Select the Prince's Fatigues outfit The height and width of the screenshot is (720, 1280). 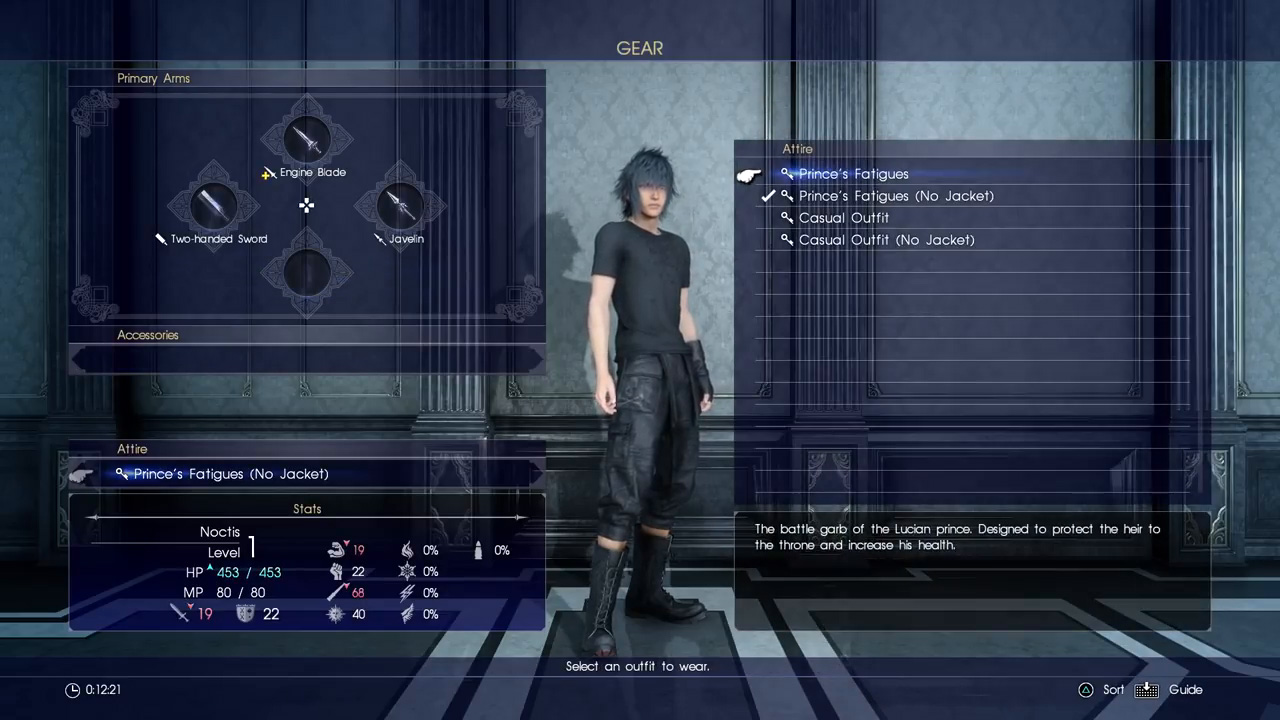coord(853,174)
